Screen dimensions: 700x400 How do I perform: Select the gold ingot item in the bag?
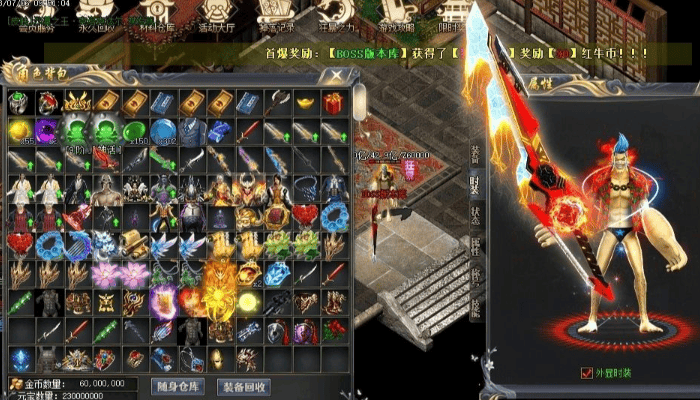pyautogui.click(x=305, y=101)
